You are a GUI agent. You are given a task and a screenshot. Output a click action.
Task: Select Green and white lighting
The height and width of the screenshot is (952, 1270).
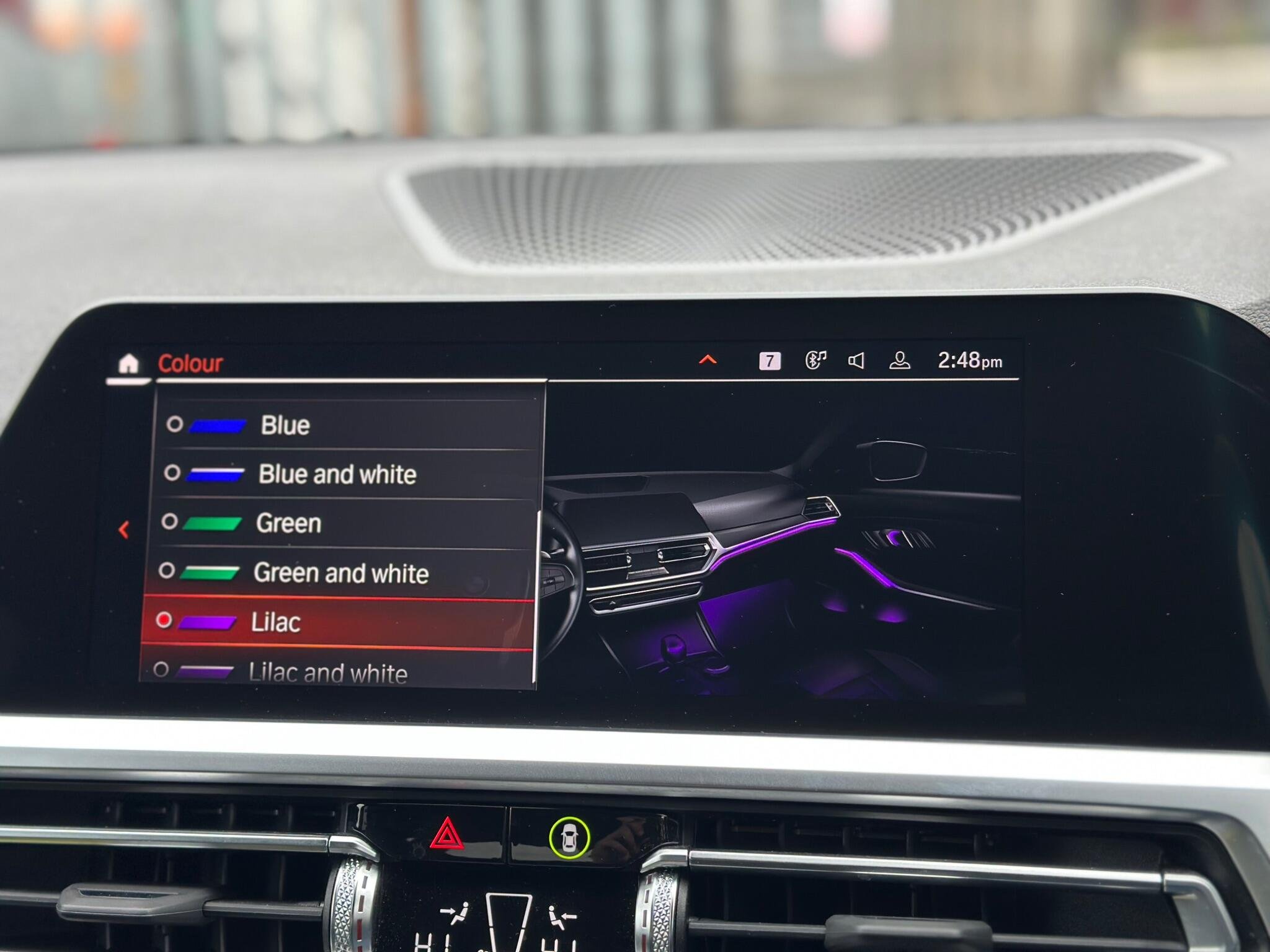pos(340,573)
